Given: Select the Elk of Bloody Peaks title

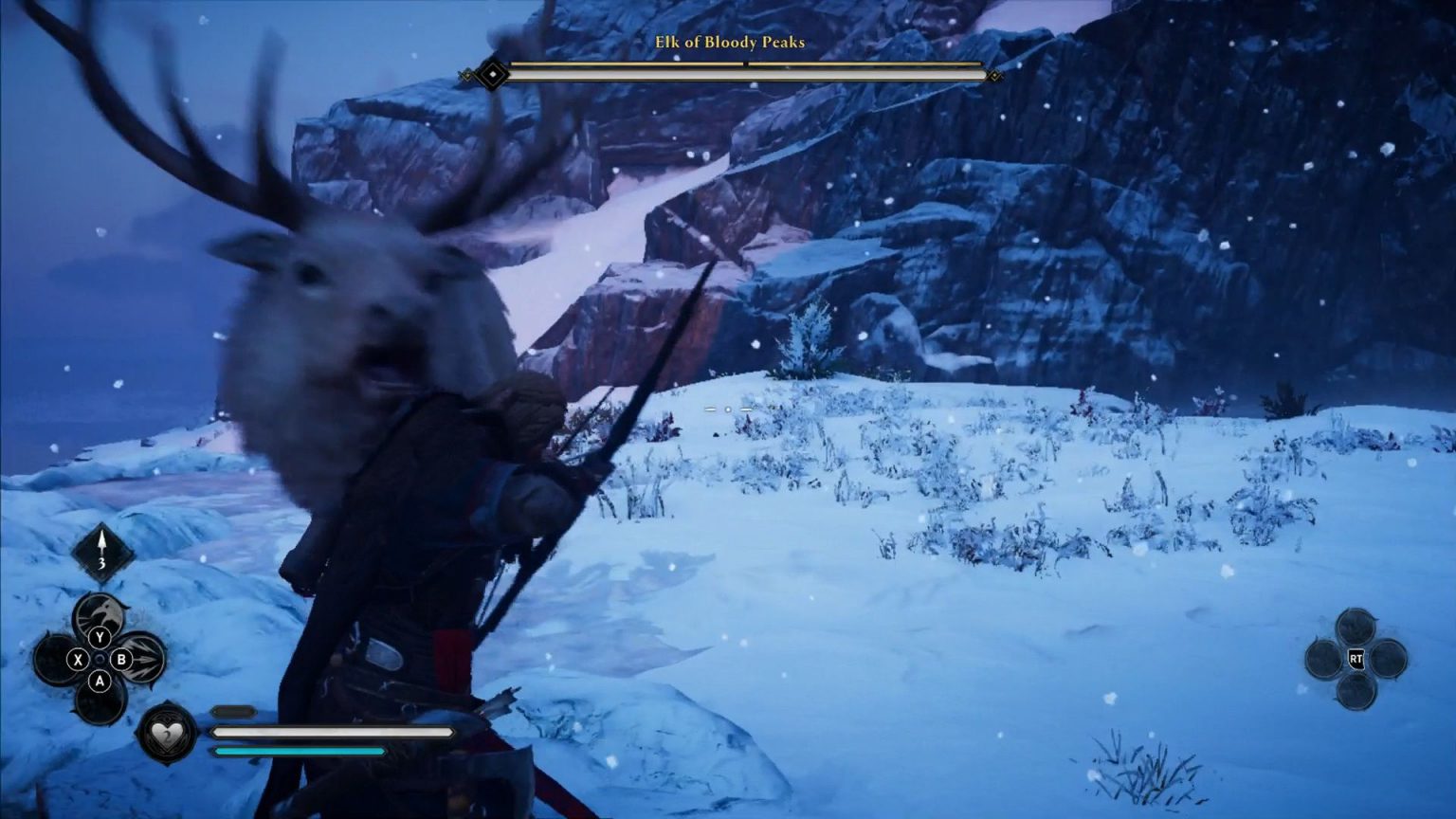Looking at the screenshot, I should pyautogui.click(x=728, y=43).
